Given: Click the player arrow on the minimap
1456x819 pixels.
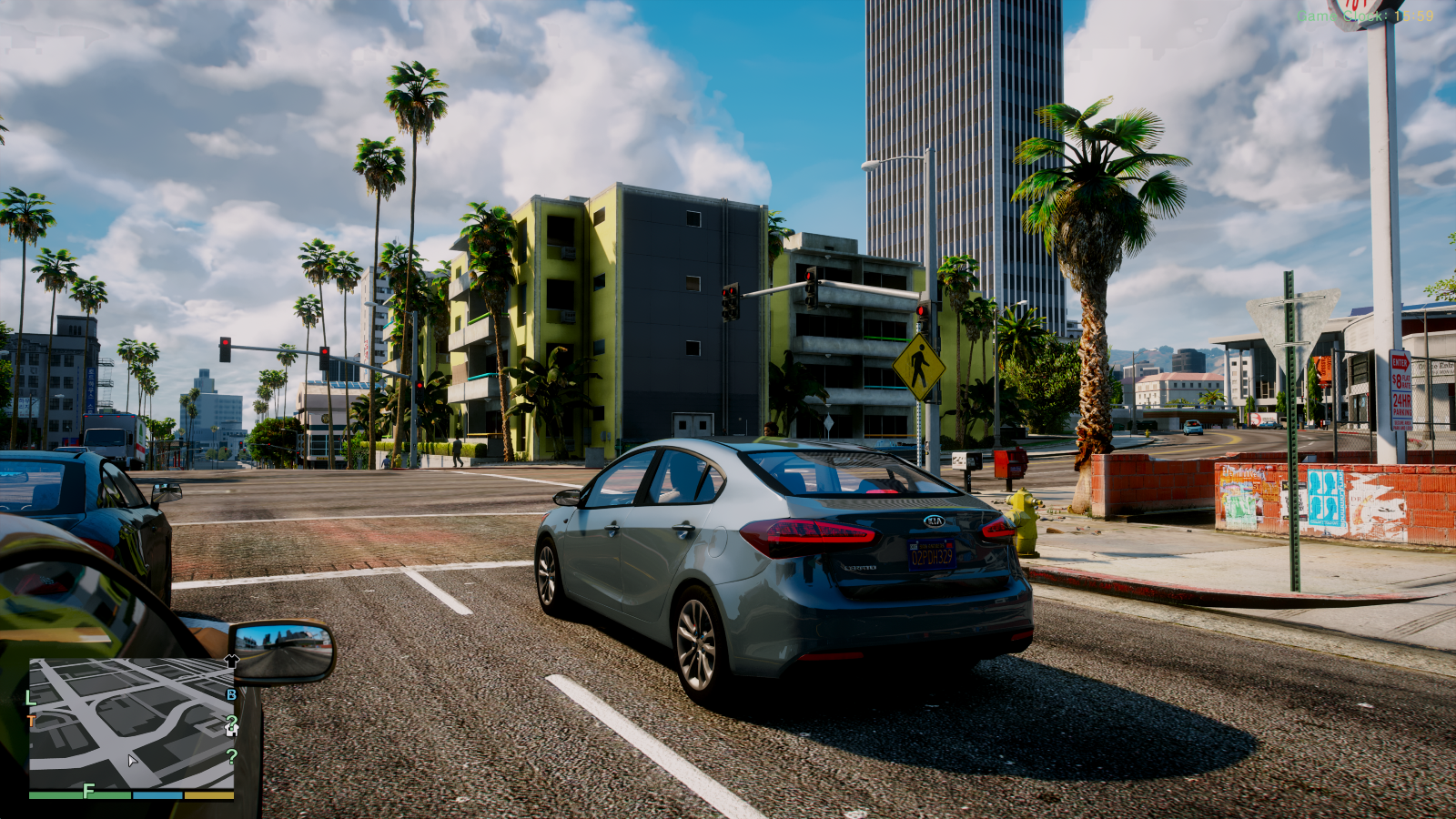Looking at the screenshot, I should (x=132, y=760).
